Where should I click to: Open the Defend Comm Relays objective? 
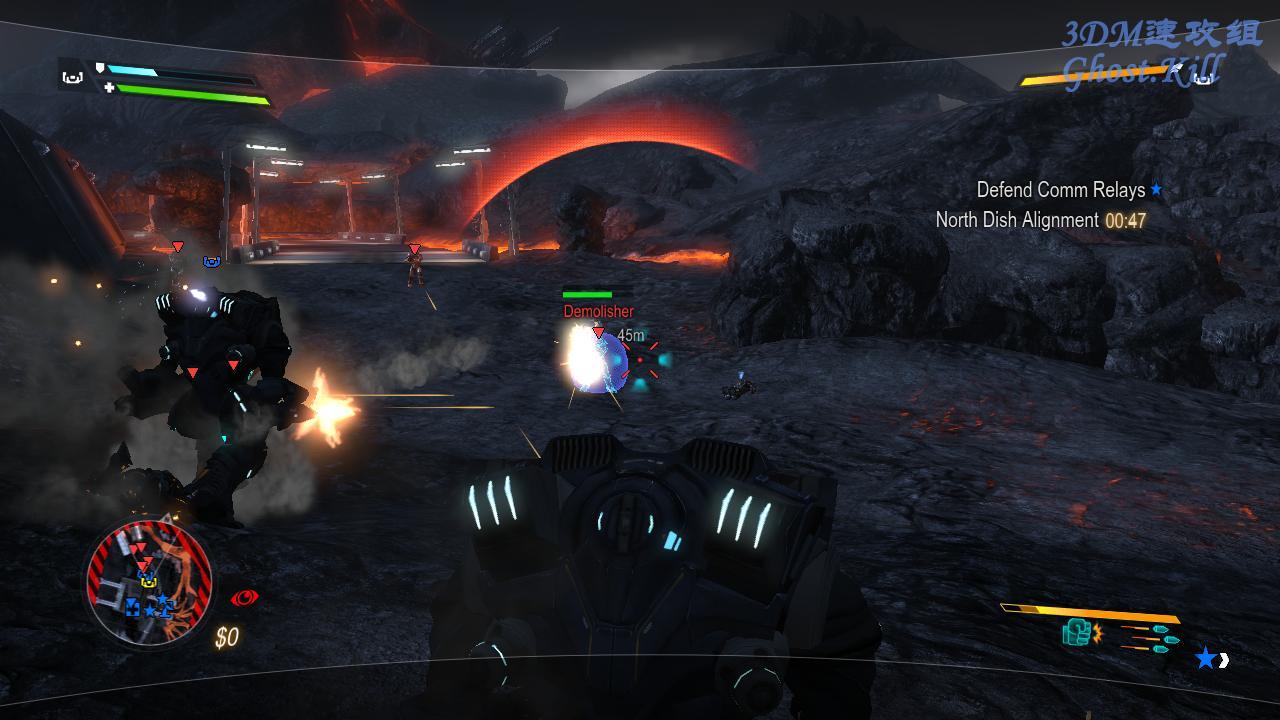[1060, 189]
